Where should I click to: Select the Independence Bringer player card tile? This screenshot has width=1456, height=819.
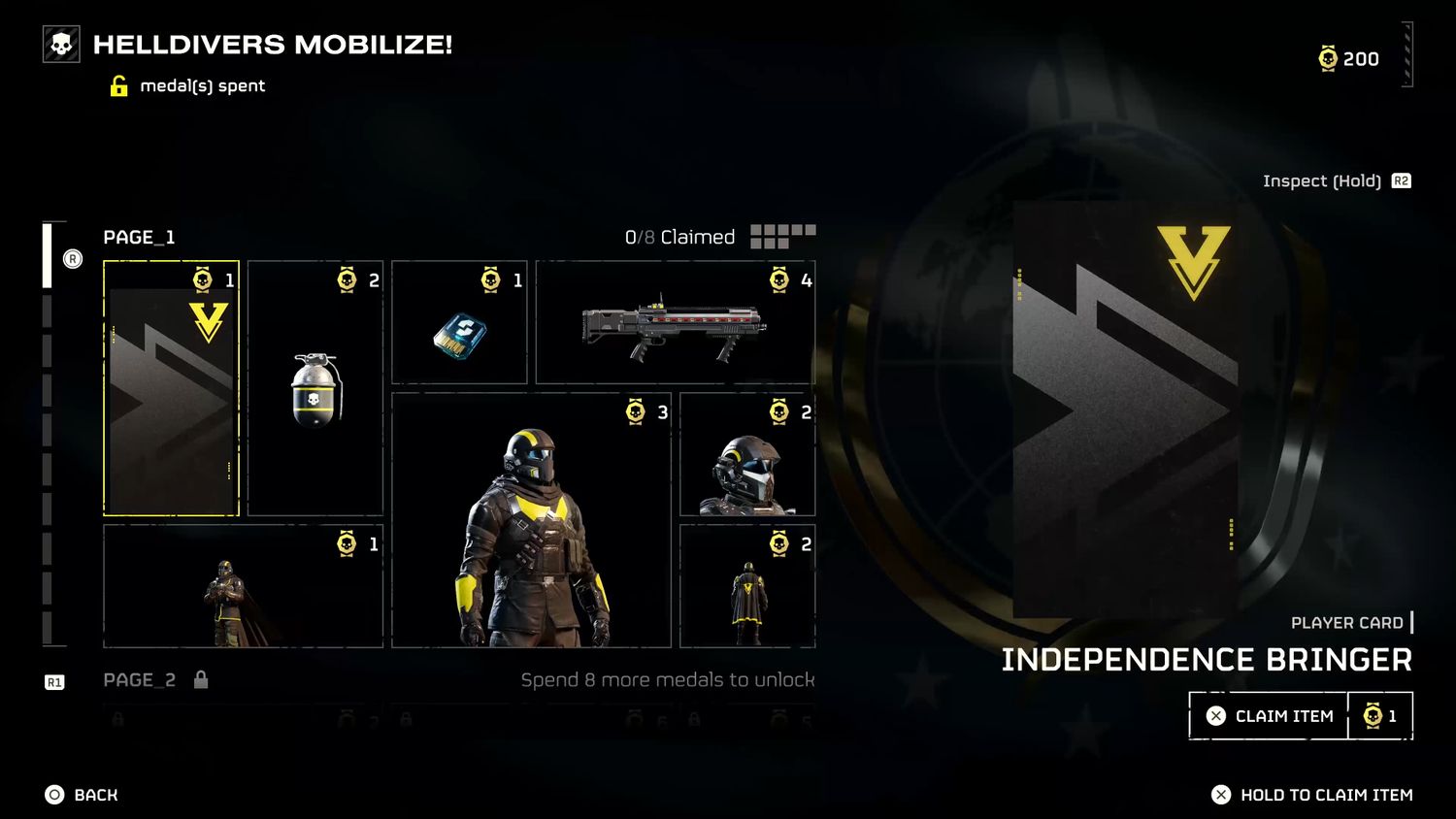[x=171, y=388]
